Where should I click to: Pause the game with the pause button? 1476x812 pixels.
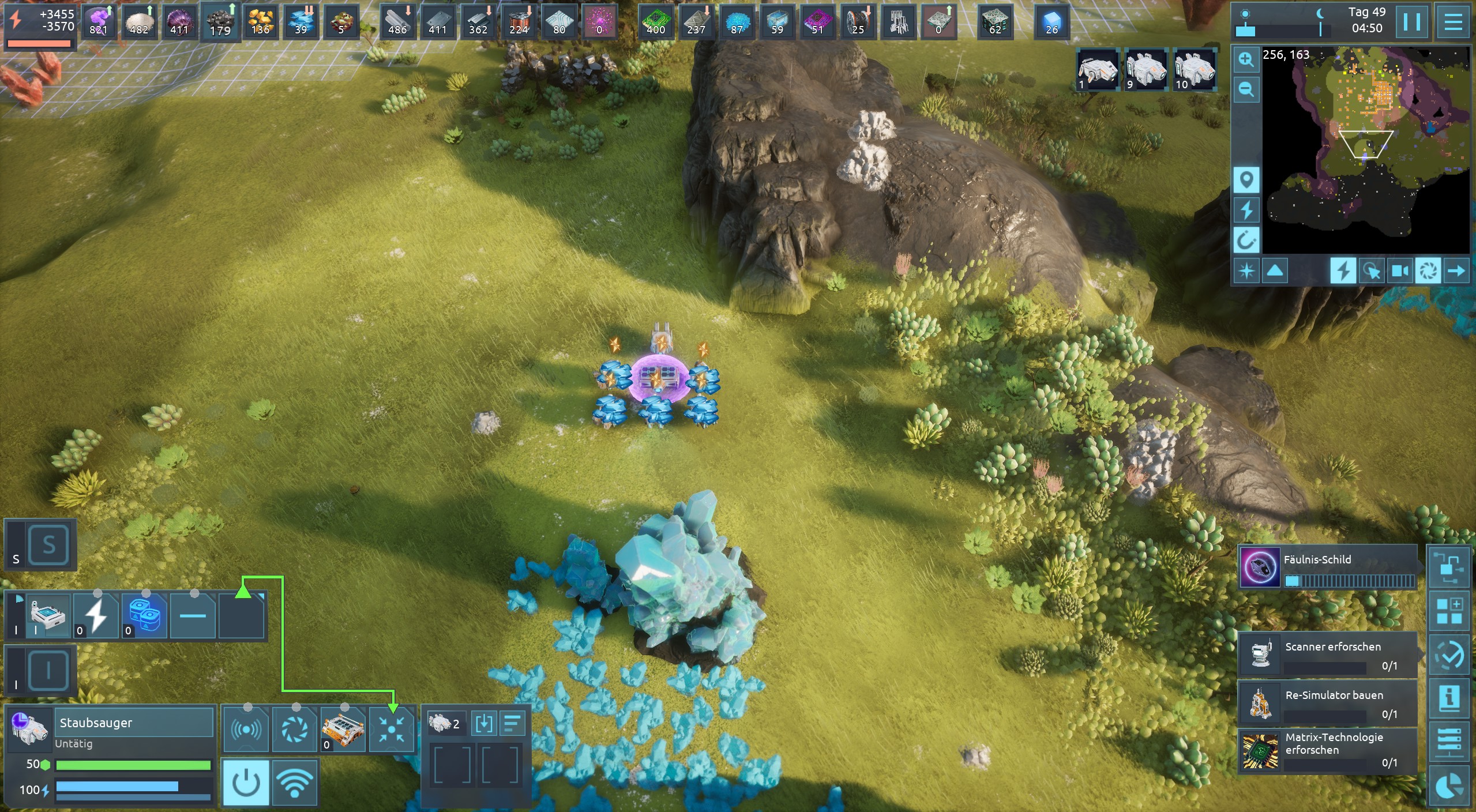[1411, 22]
